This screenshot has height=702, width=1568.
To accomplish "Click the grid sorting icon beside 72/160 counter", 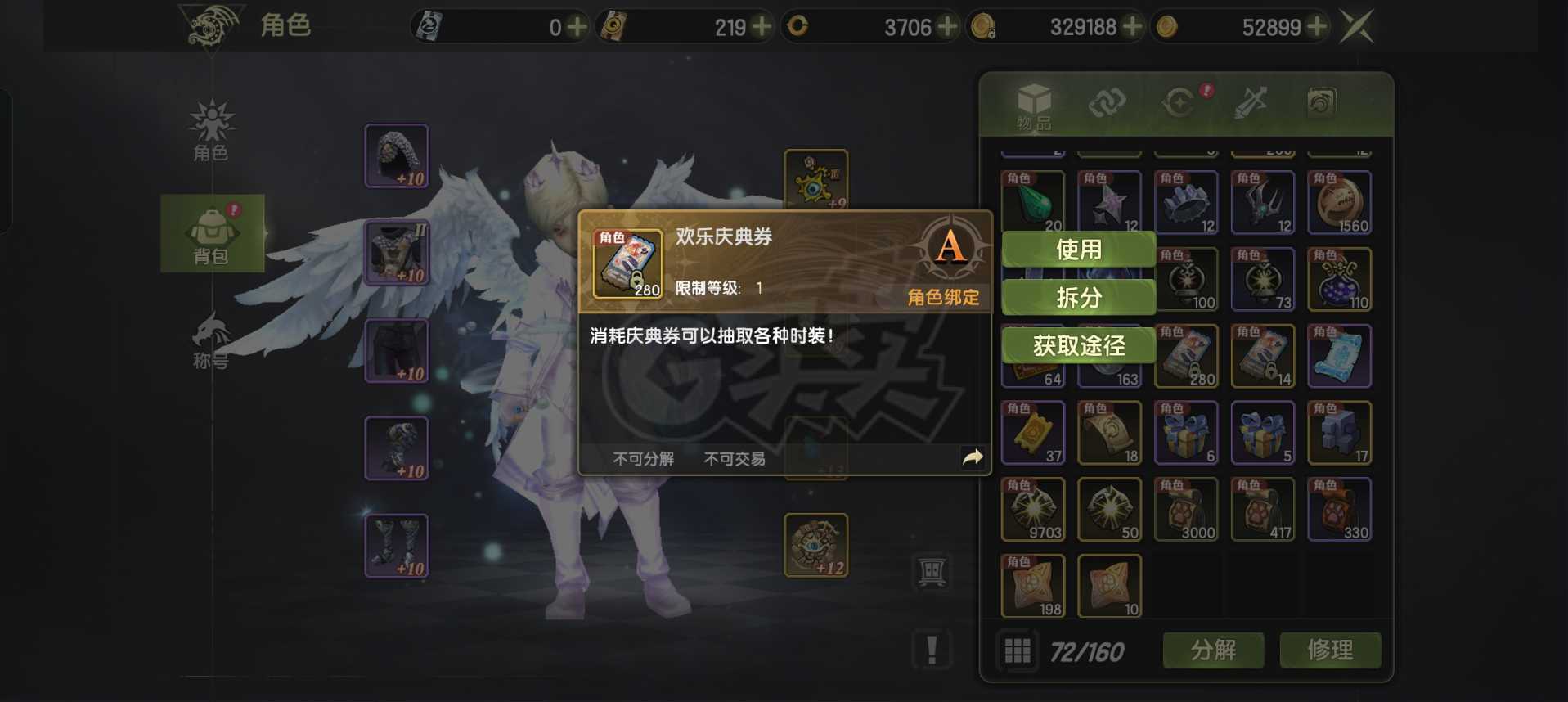I will 1018,650.
